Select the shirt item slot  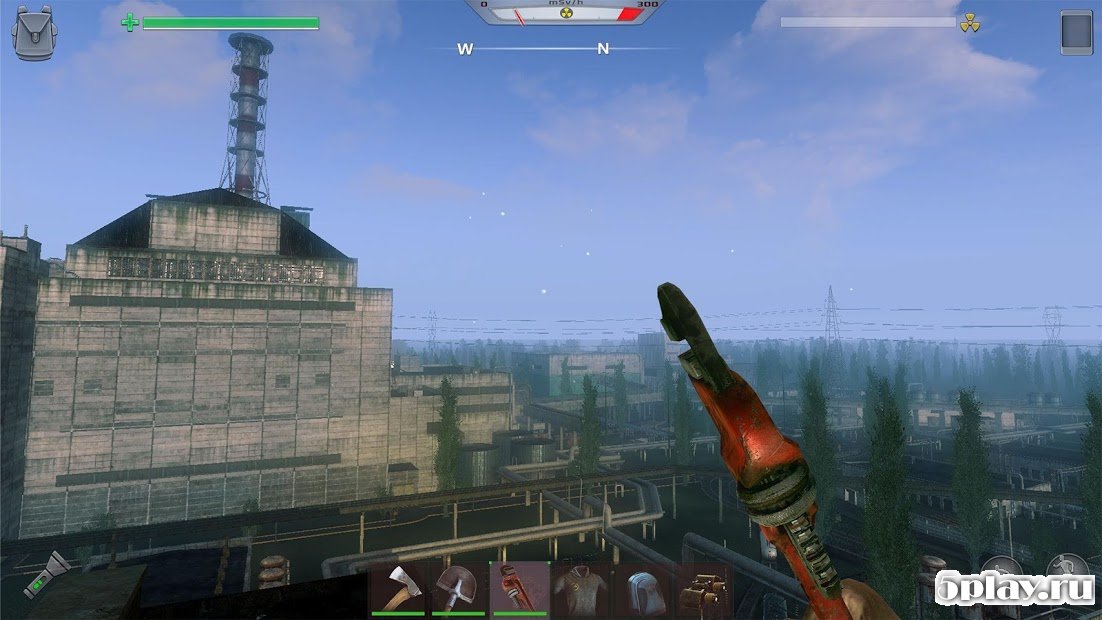point(580,588)
